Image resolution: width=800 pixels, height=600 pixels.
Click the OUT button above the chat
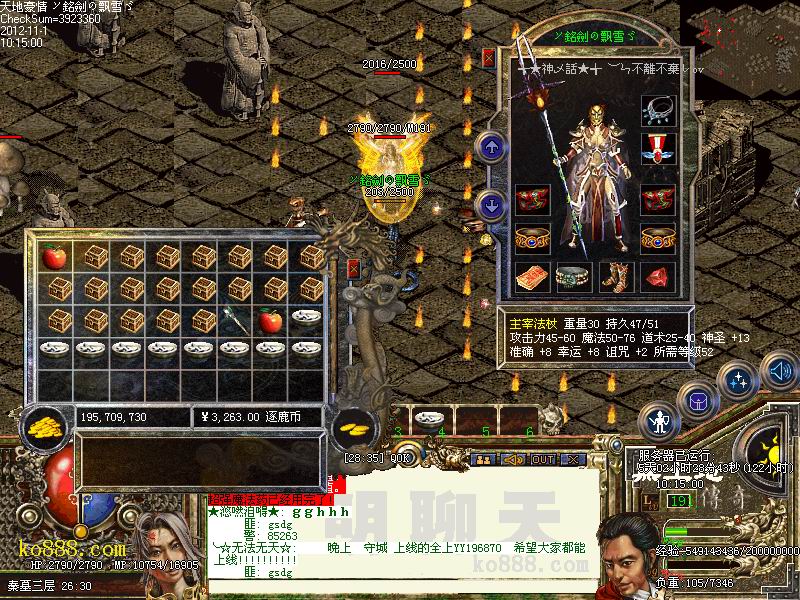coord(543,459)
